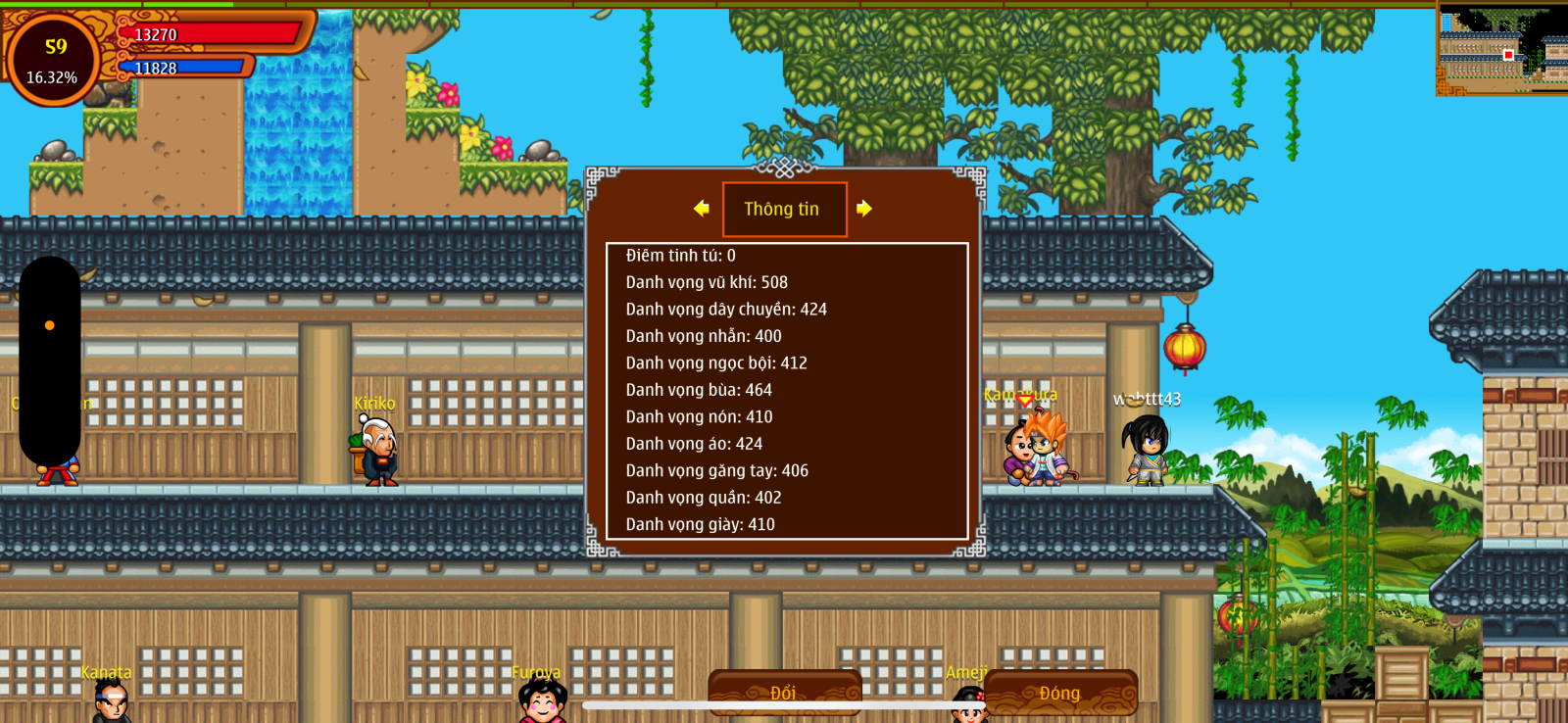Screen dimensions: 1568x723
Task: Select the Đổi button
Action: pos(784,692)
